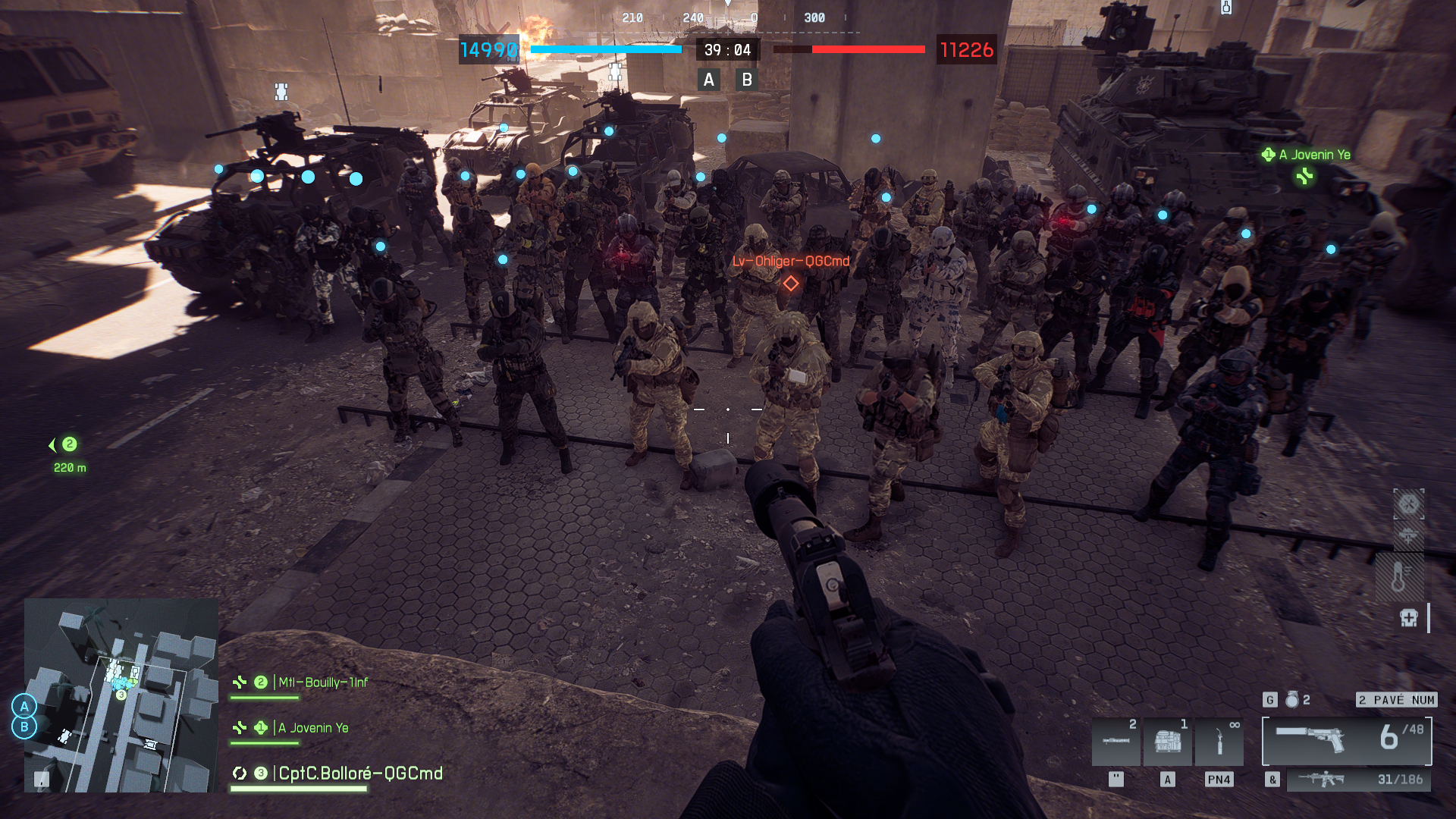Switch to the assault rifle slot

coord(1357,780)
